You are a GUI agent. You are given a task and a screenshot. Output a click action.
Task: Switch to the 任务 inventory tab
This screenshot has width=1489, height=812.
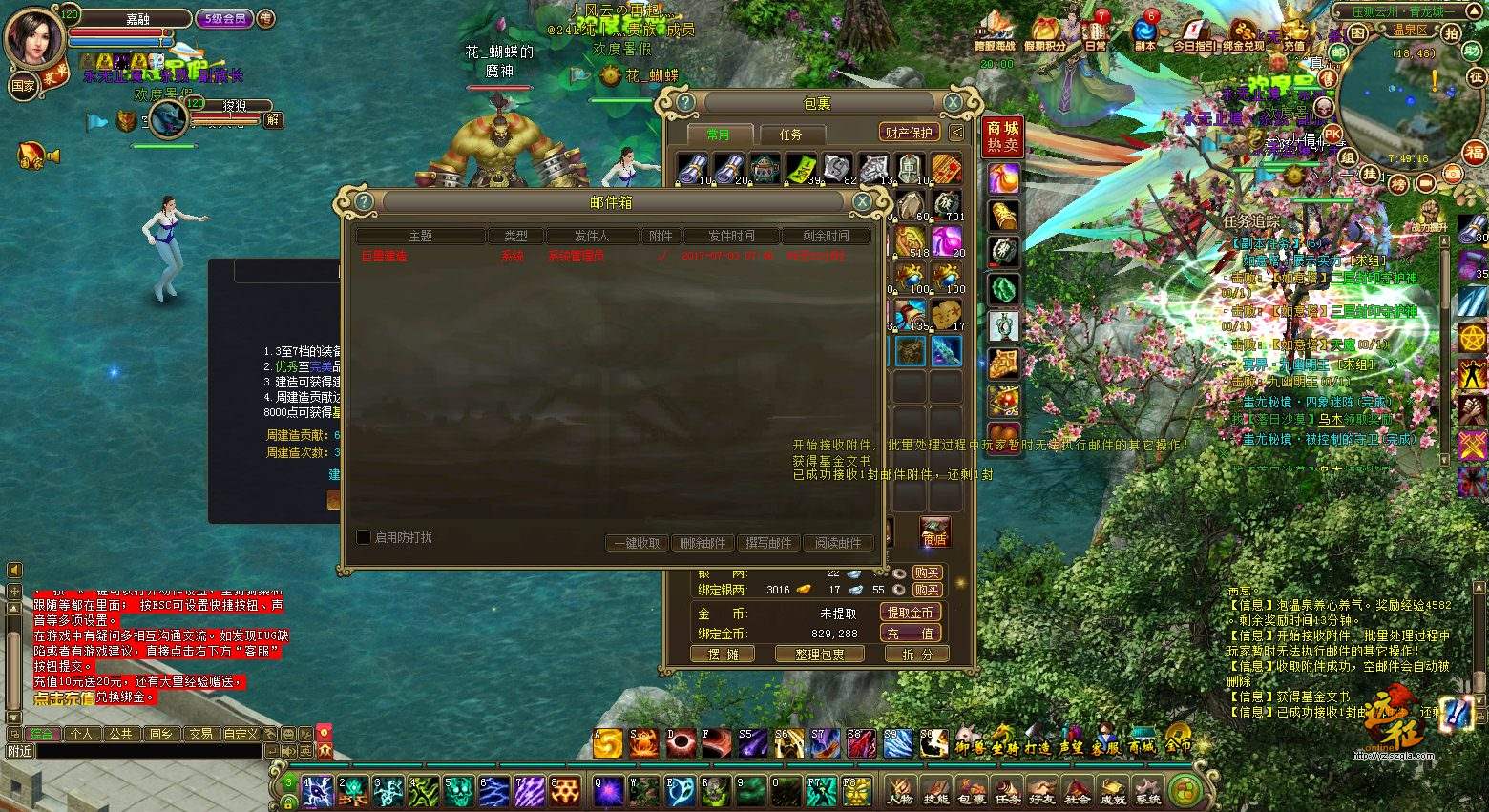(x=791, y=135)
